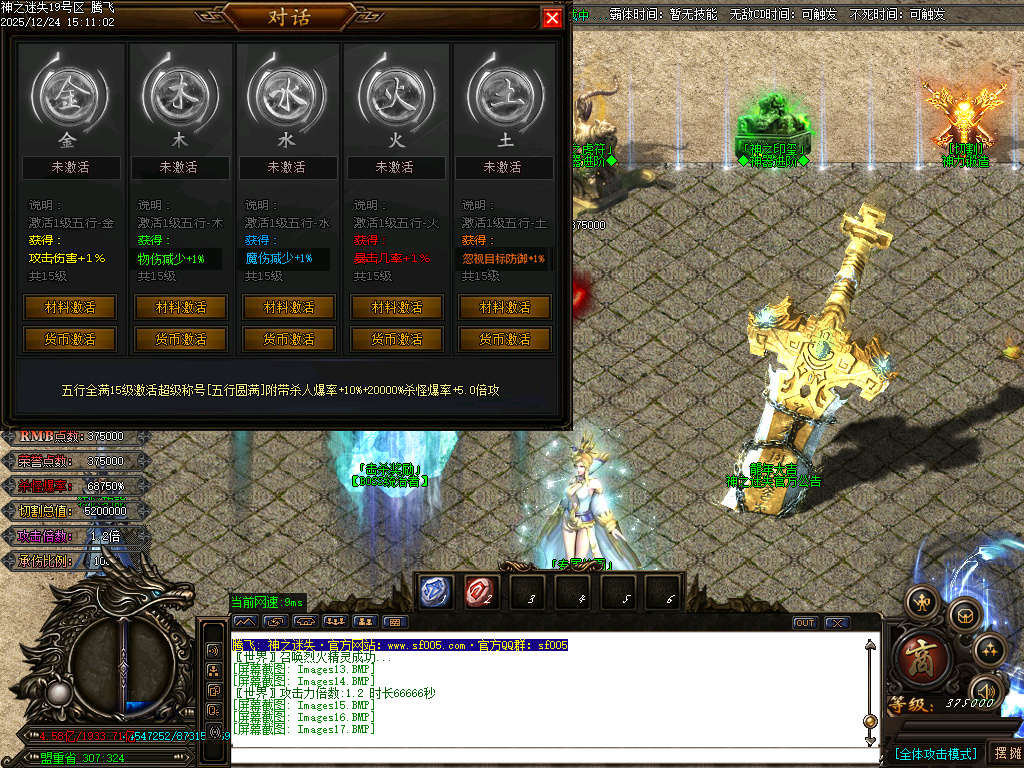Open the skills icon with three sparkles
The image size is (1024, 768).
[989, 649]
